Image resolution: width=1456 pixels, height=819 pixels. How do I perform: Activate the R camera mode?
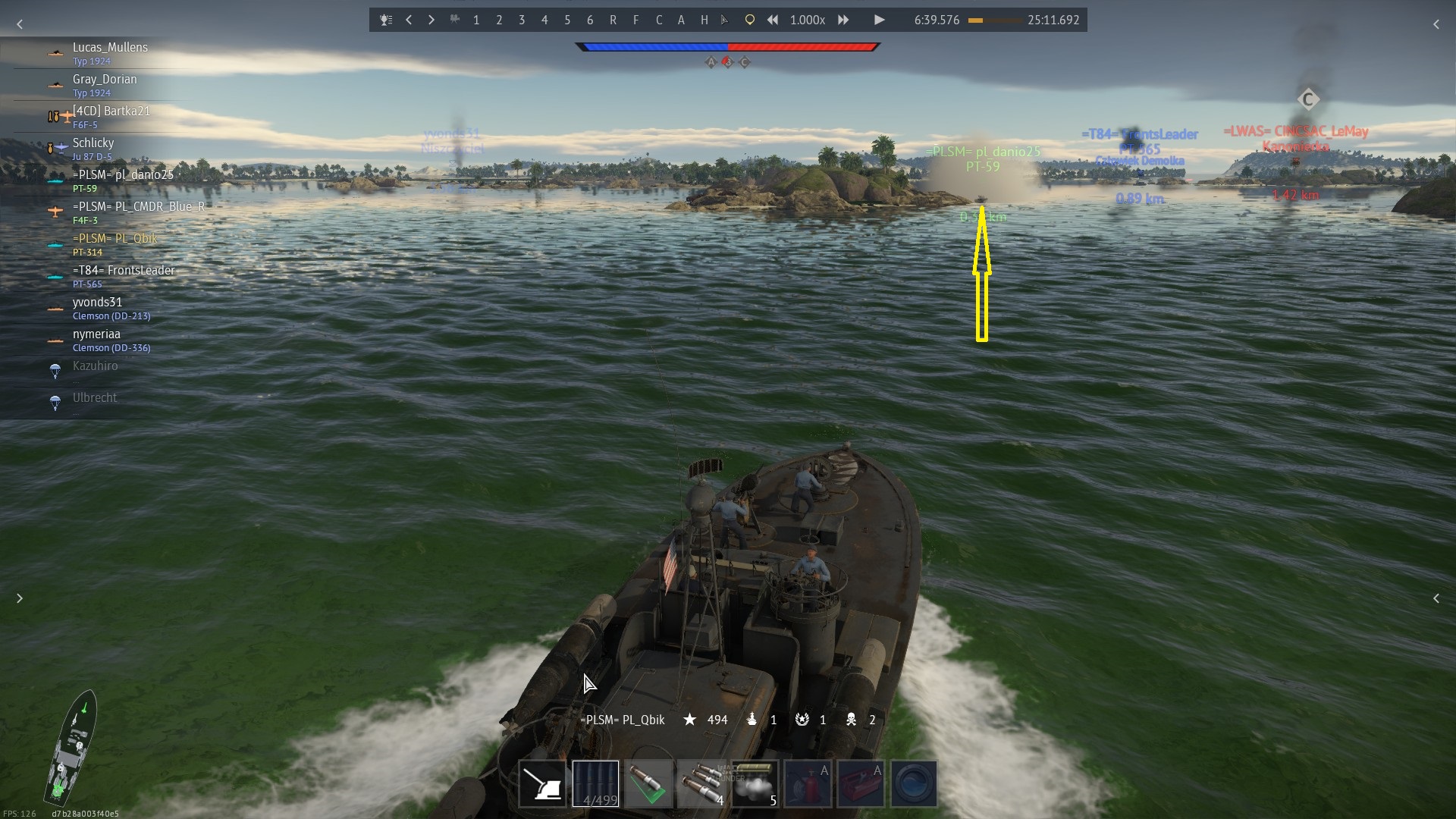point(613,20)
